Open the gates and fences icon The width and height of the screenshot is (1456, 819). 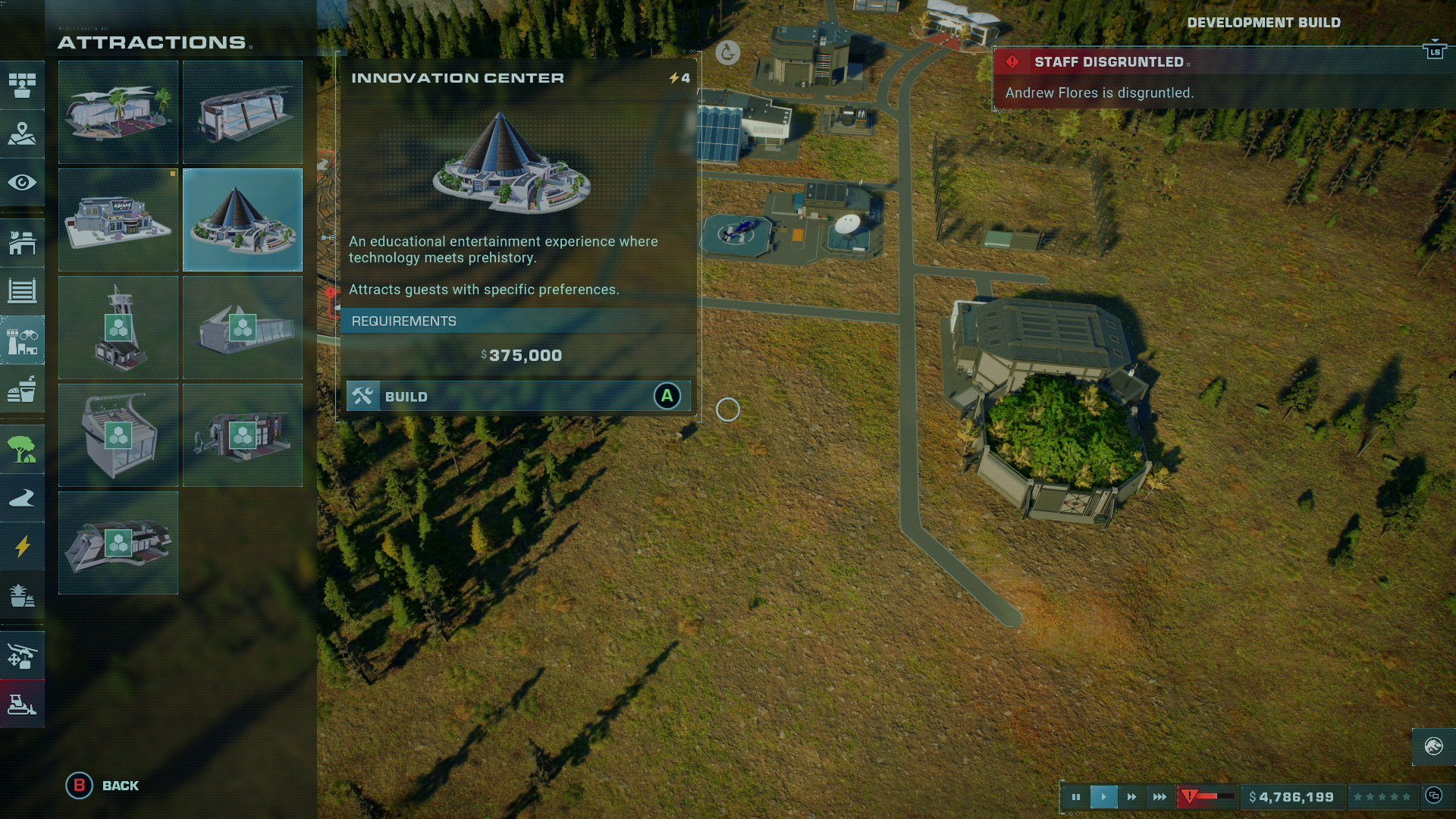pos(23,290)
